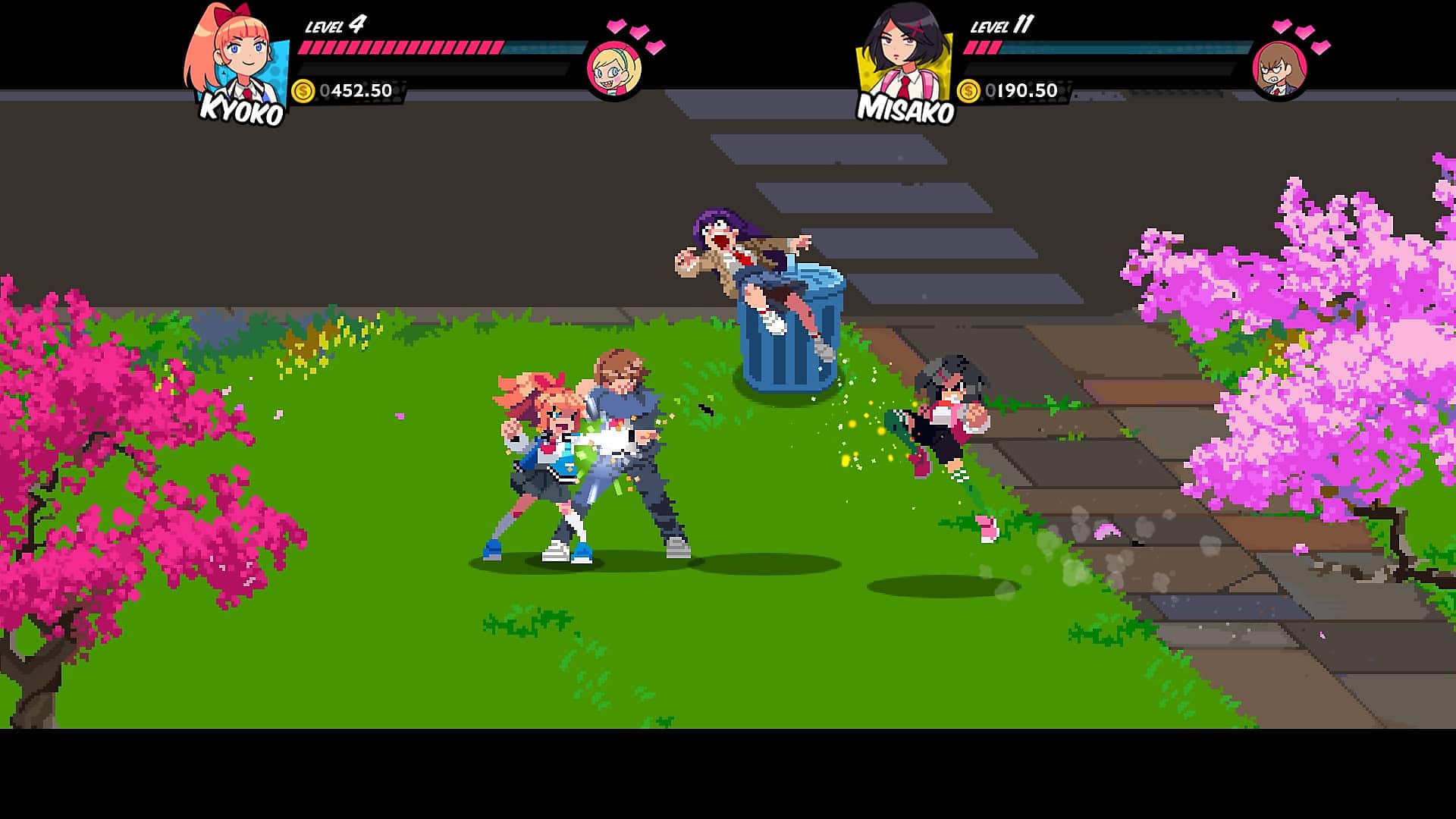Expand the Misako nameplate banner
Screen dimensions: 1456x819
(x=906, y=108)
